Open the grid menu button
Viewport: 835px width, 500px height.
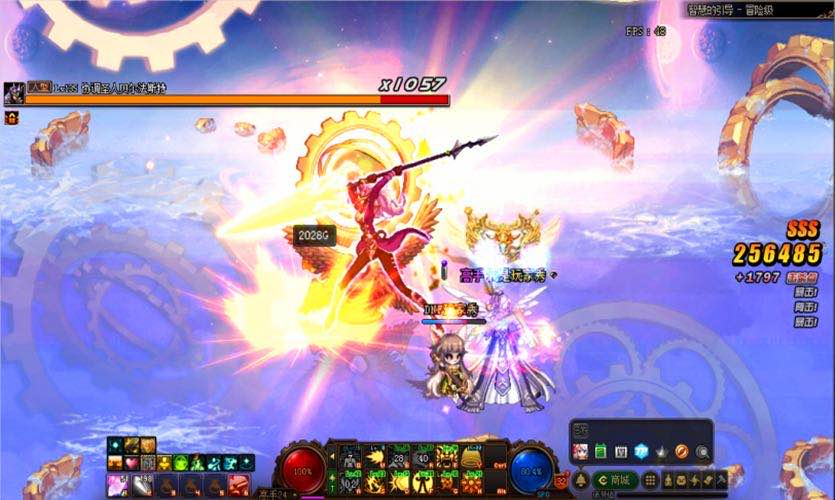651,481
